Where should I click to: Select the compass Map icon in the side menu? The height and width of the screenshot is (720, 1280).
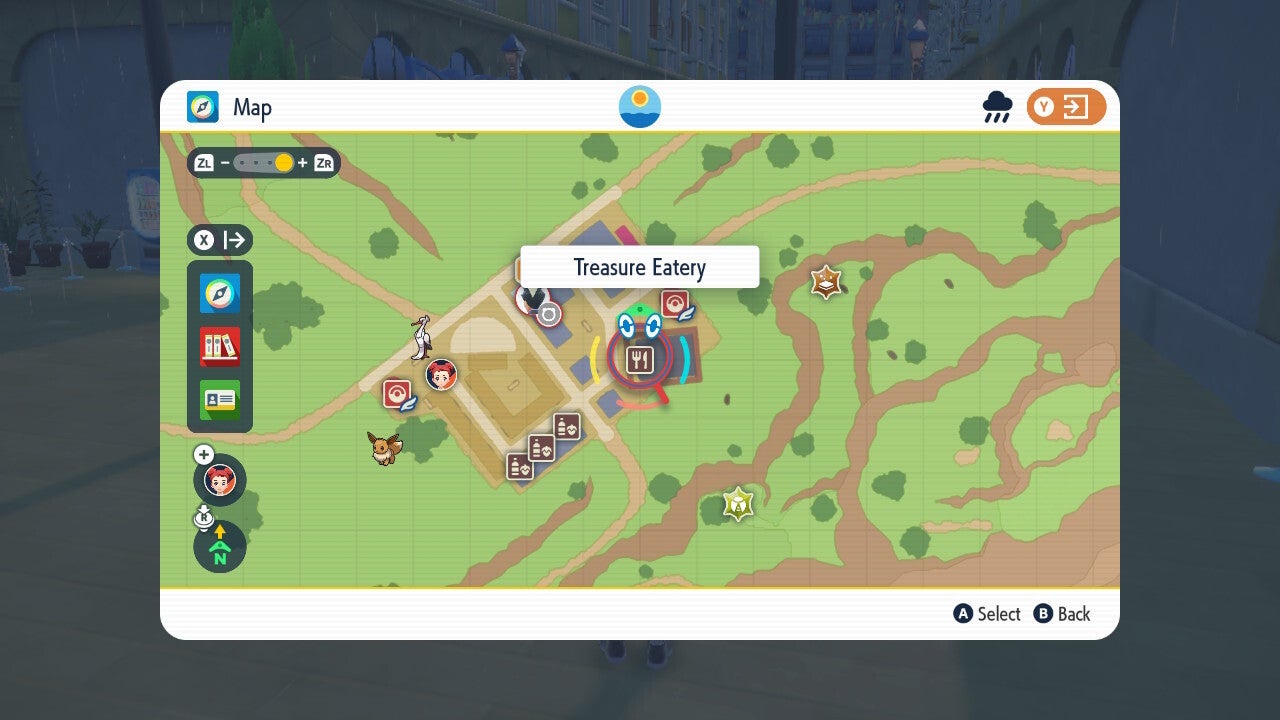click(219, 292)
